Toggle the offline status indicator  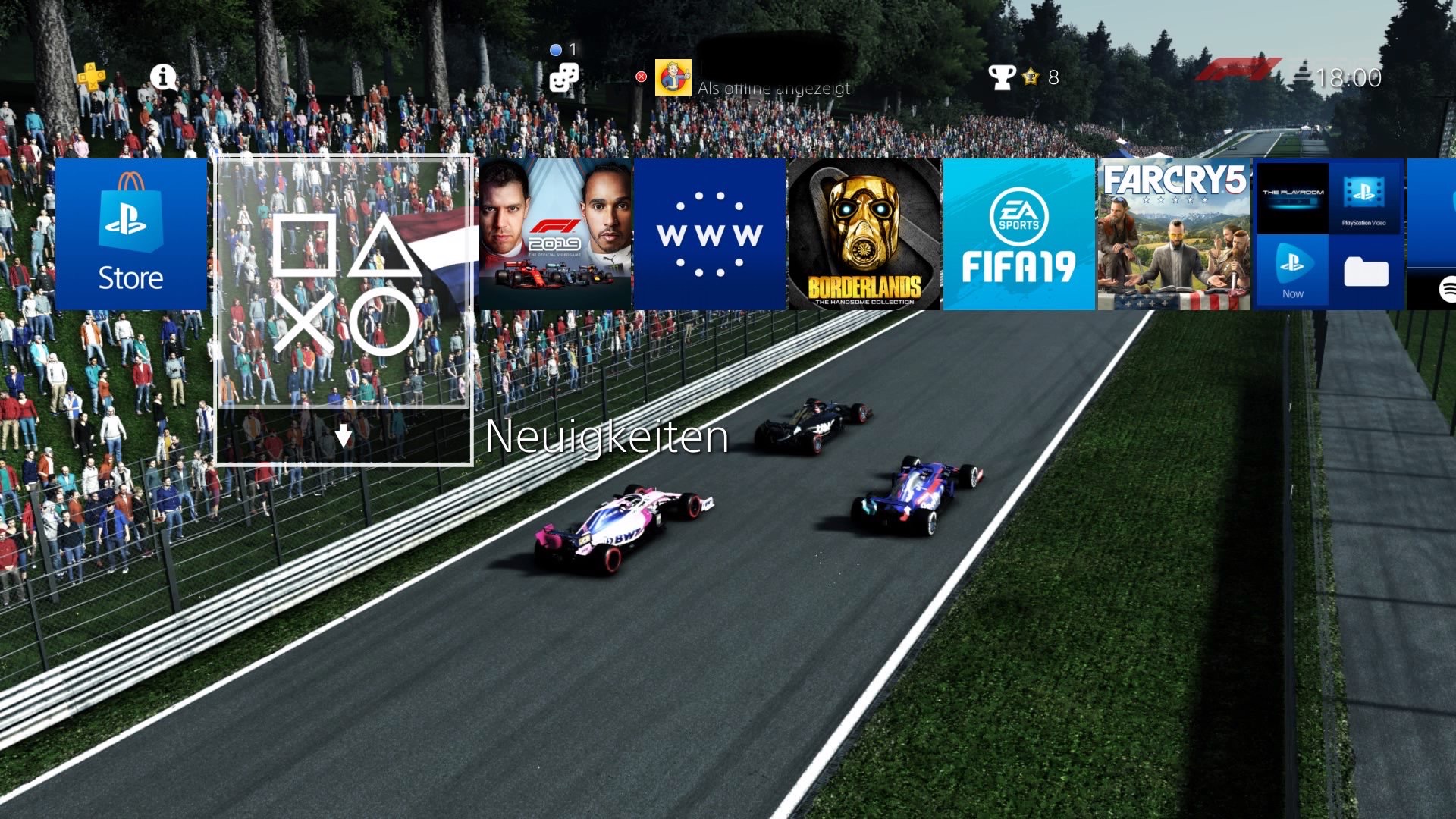coord(642,76)
